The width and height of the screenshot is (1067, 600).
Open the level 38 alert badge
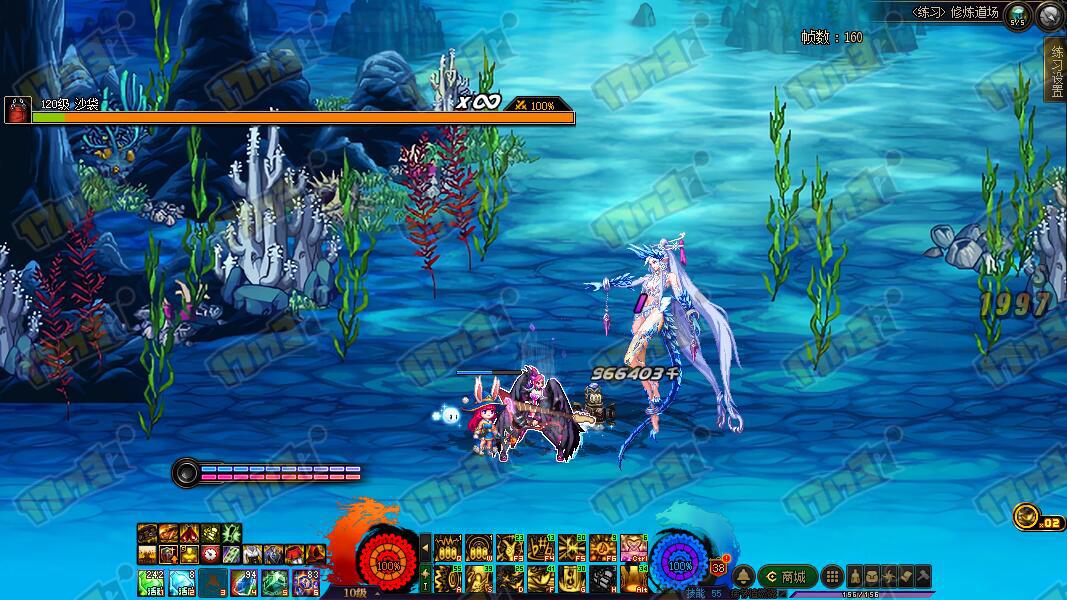[x=719, y=567]
